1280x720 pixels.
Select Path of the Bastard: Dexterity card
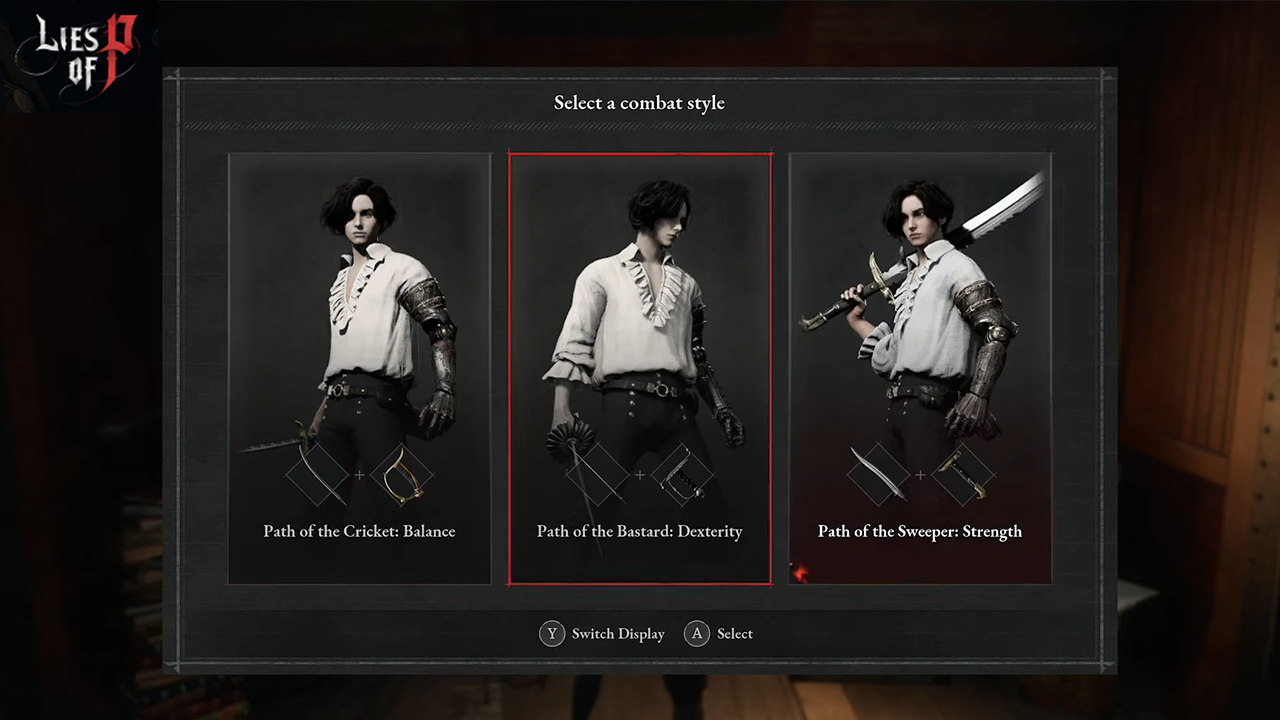click(640, 368)
